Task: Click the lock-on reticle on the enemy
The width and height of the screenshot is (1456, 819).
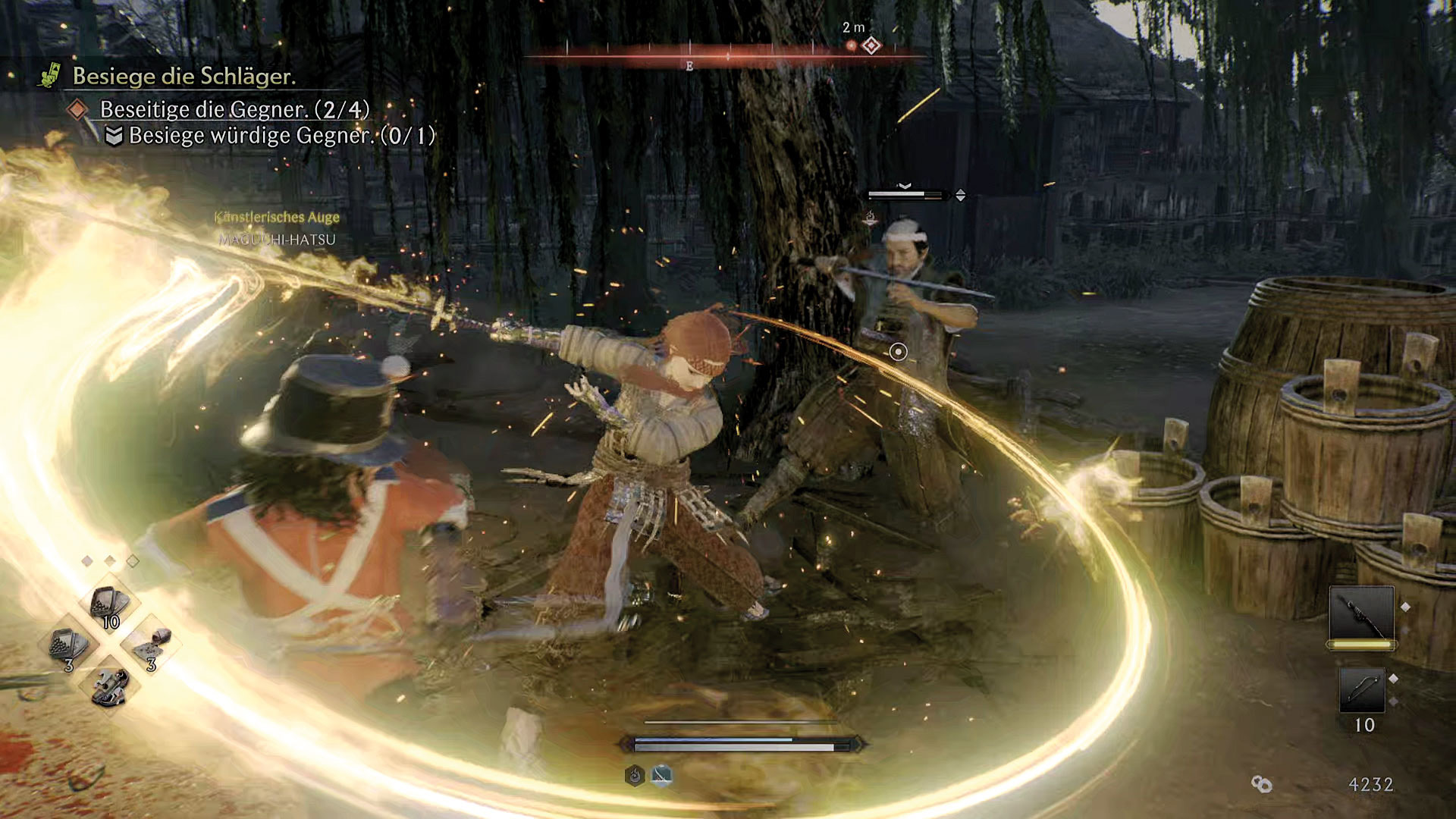Action: coord(898,352)
